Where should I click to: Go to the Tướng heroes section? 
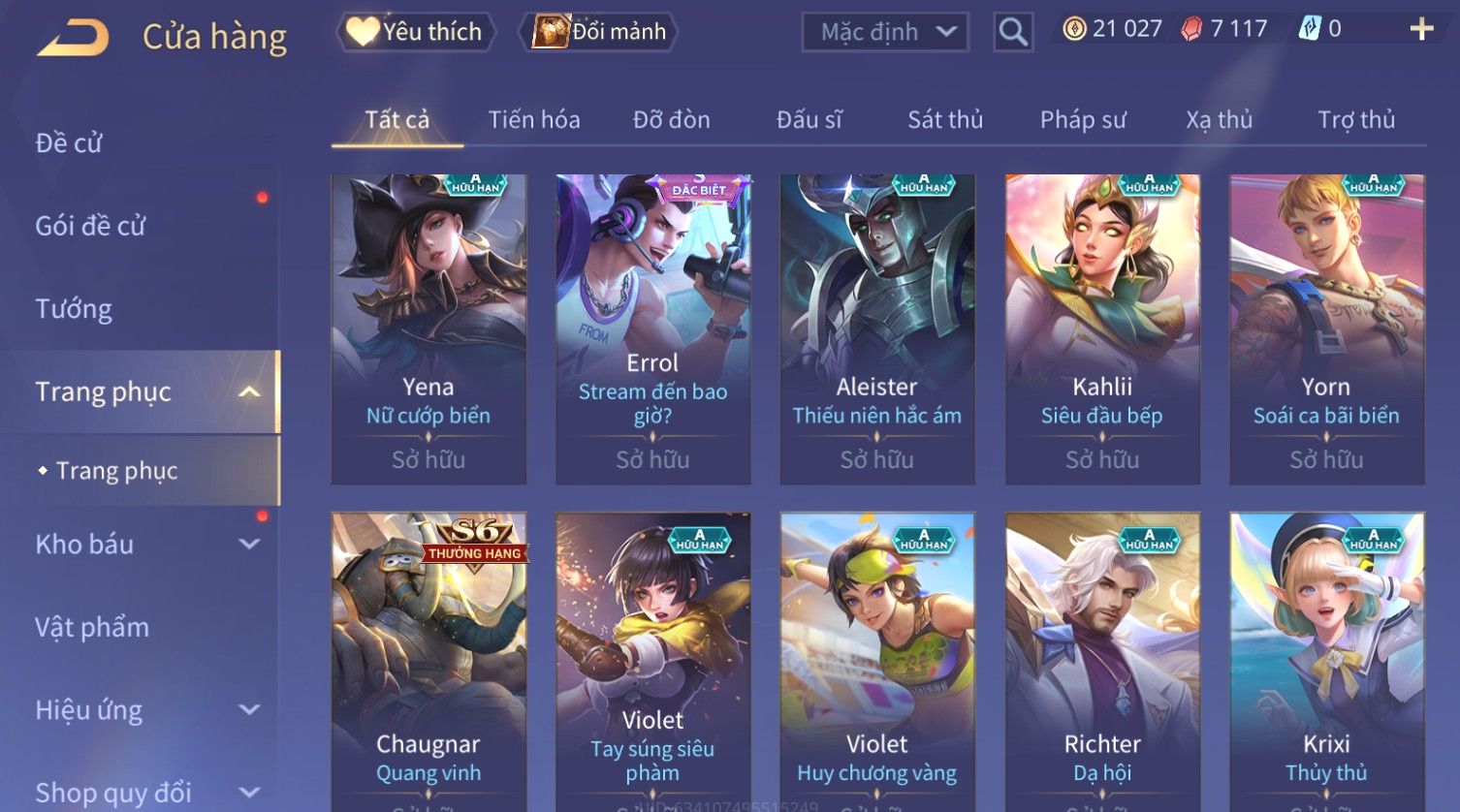pos(74,309)
